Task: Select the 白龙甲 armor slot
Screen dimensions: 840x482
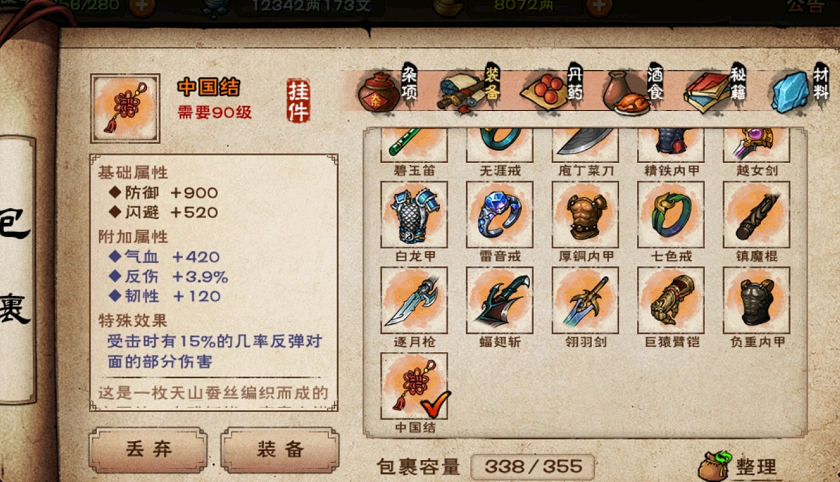Action: (414, 214)
